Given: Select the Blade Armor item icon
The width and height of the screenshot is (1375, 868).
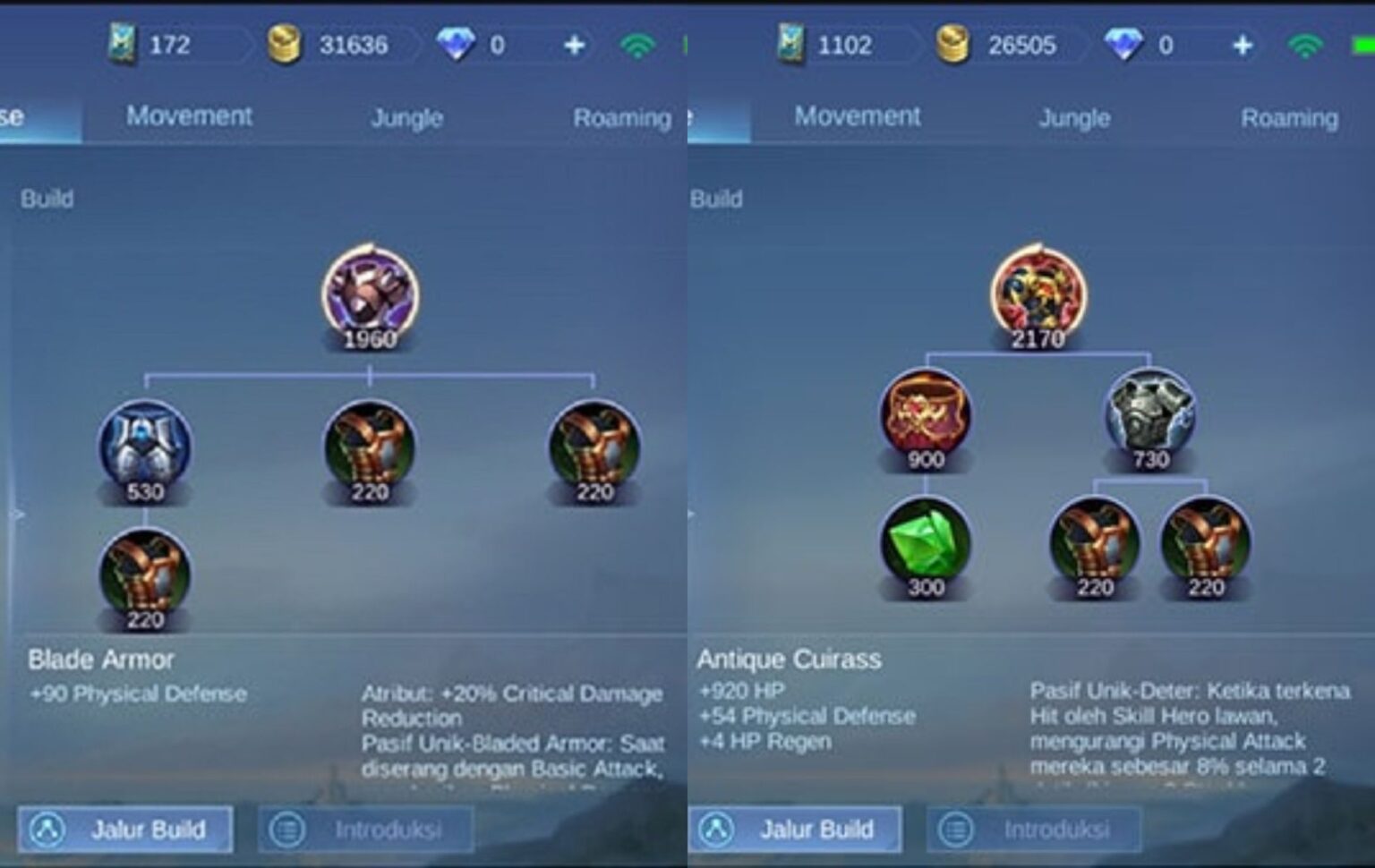Looking at the screenshot, I should (x=372, y=291).
